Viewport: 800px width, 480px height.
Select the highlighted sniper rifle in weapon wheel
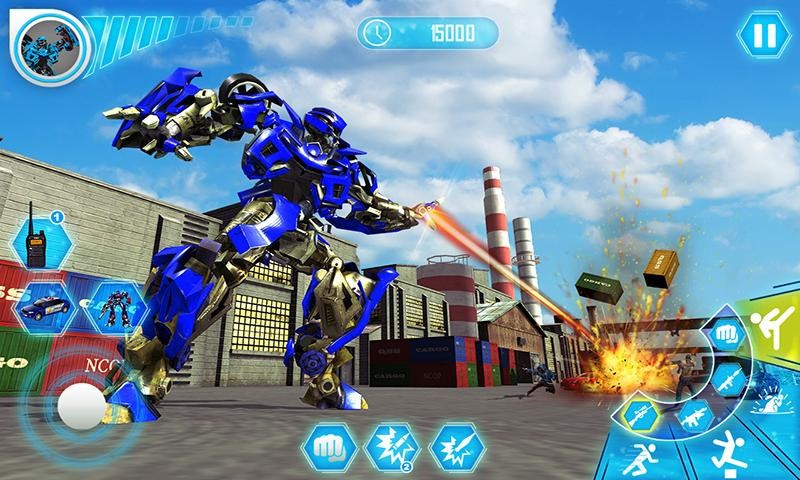point(638,413)
